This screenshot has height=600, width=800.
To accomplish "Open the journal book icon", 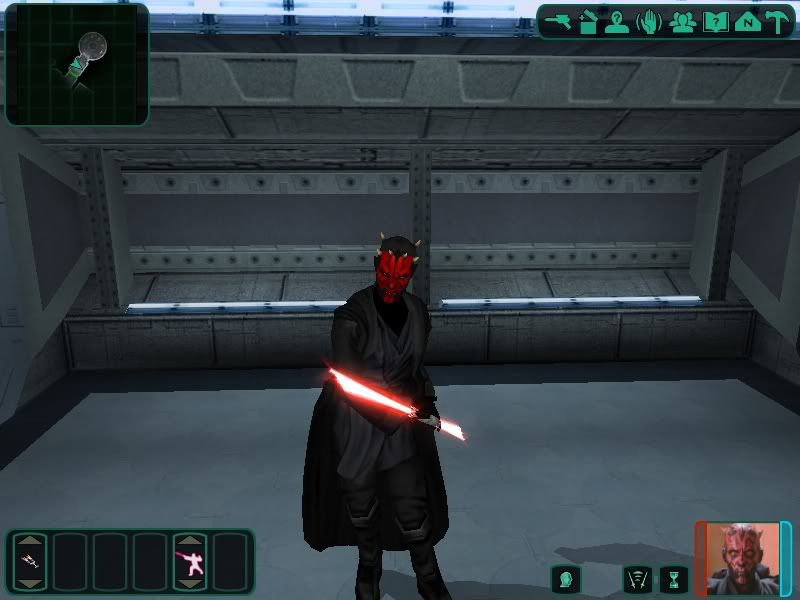I will [x=715, y=21].
